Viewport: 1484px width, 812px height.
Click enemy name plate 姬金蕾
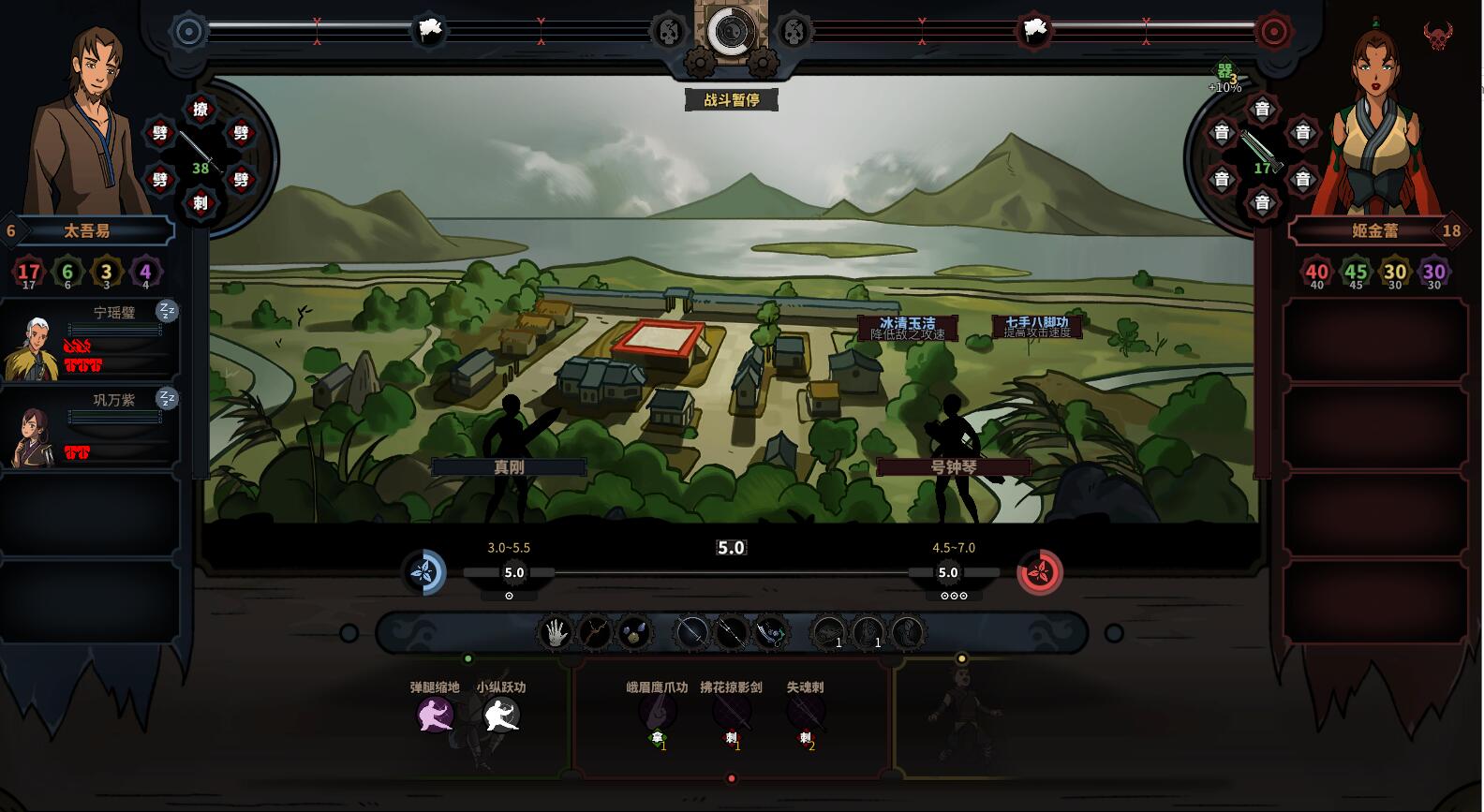tap(1374, 230)
